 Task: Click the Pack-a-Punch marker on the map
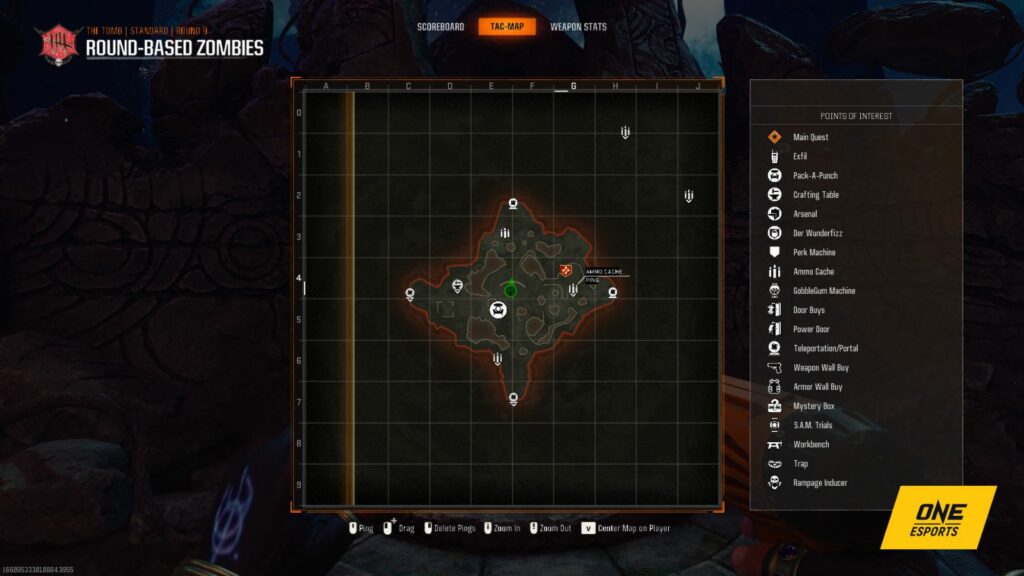(x=497, y=310)
